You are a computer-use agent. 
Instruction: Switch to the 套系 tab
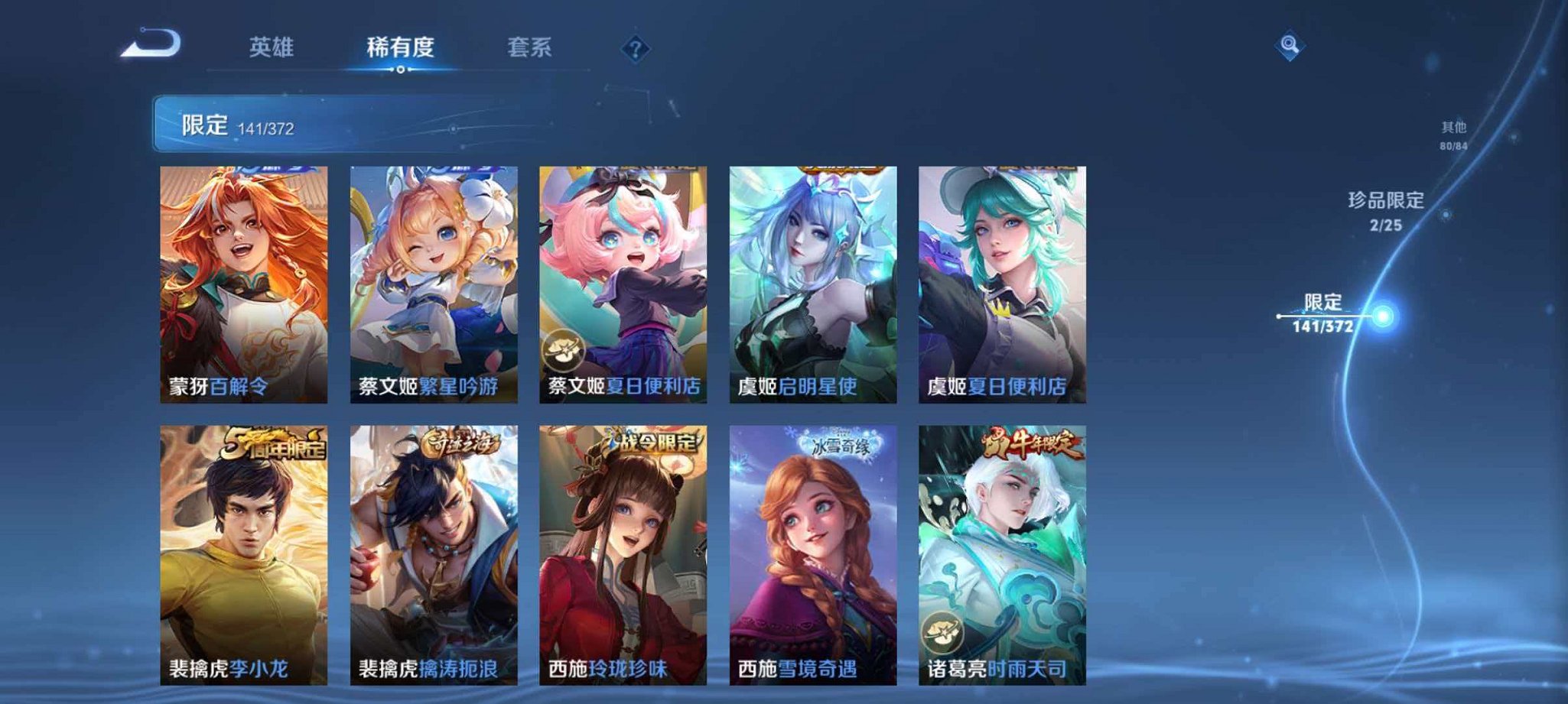(x=532, y=47)
